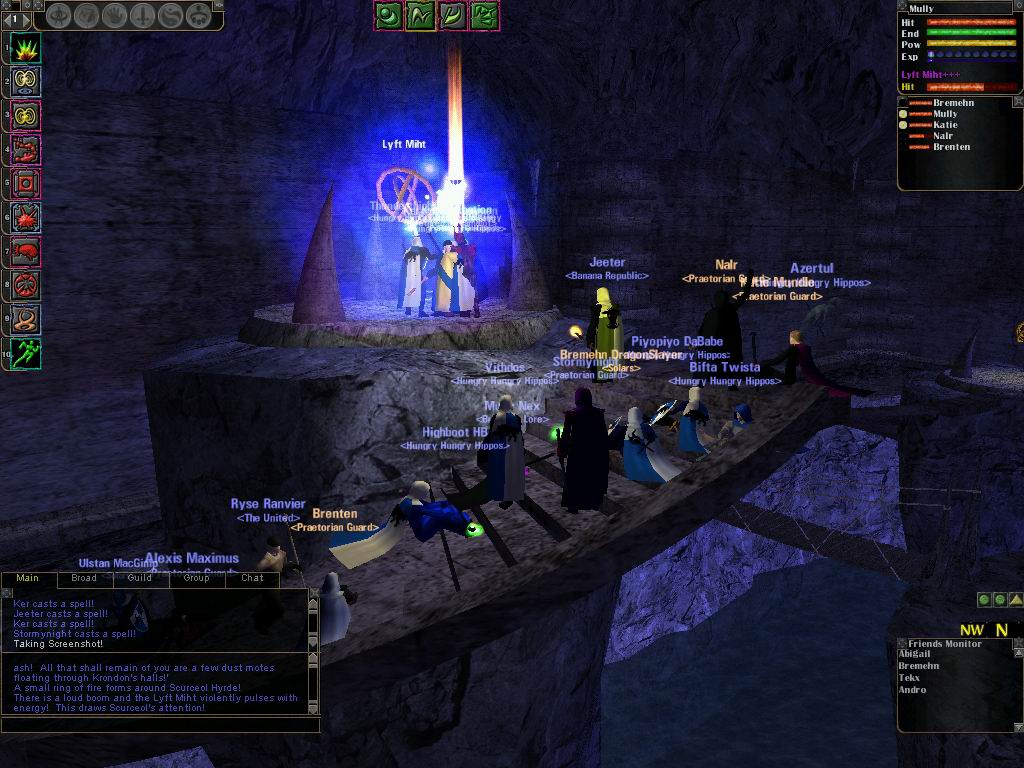The image size is (1024, 768).
Task: Select group member Katie in the group list
Action: [x=945, y=125]
